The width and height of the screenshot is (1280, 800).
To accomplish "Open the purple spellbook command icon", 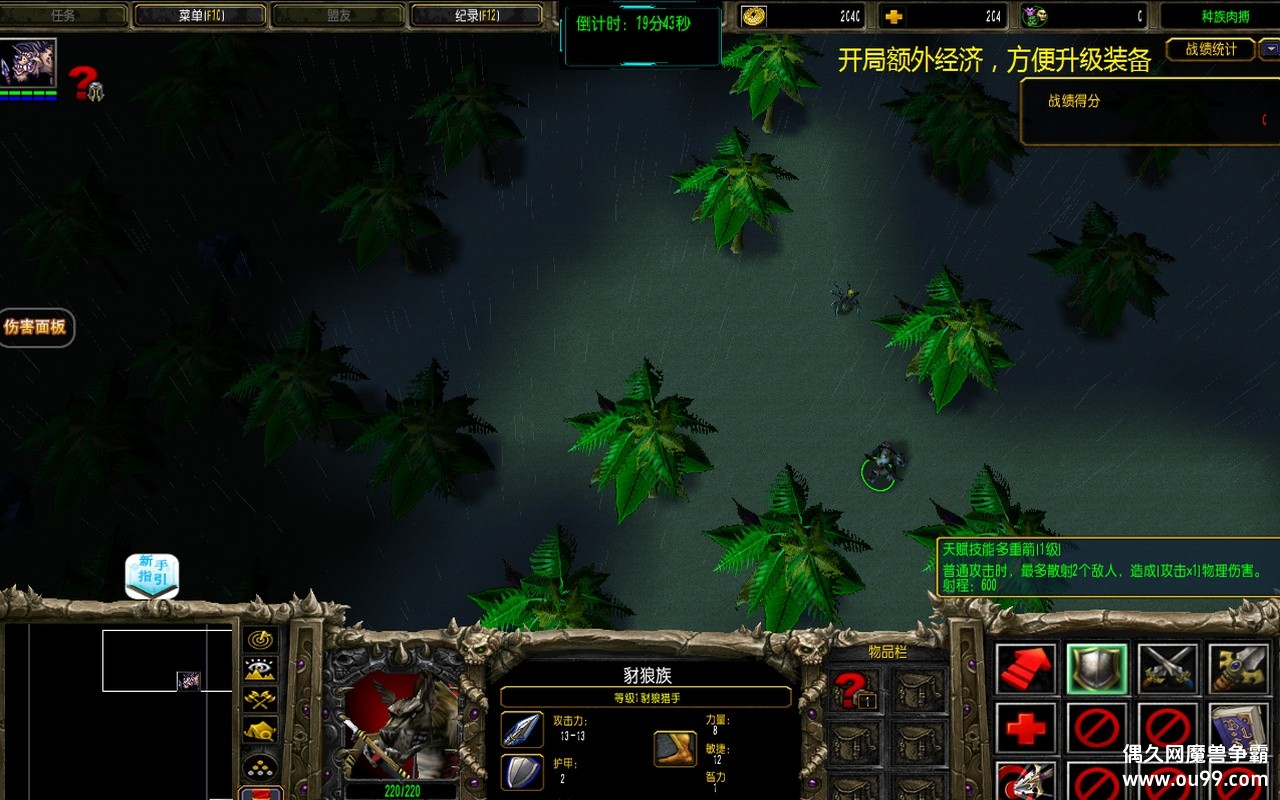I will (x=1239, y=726).
